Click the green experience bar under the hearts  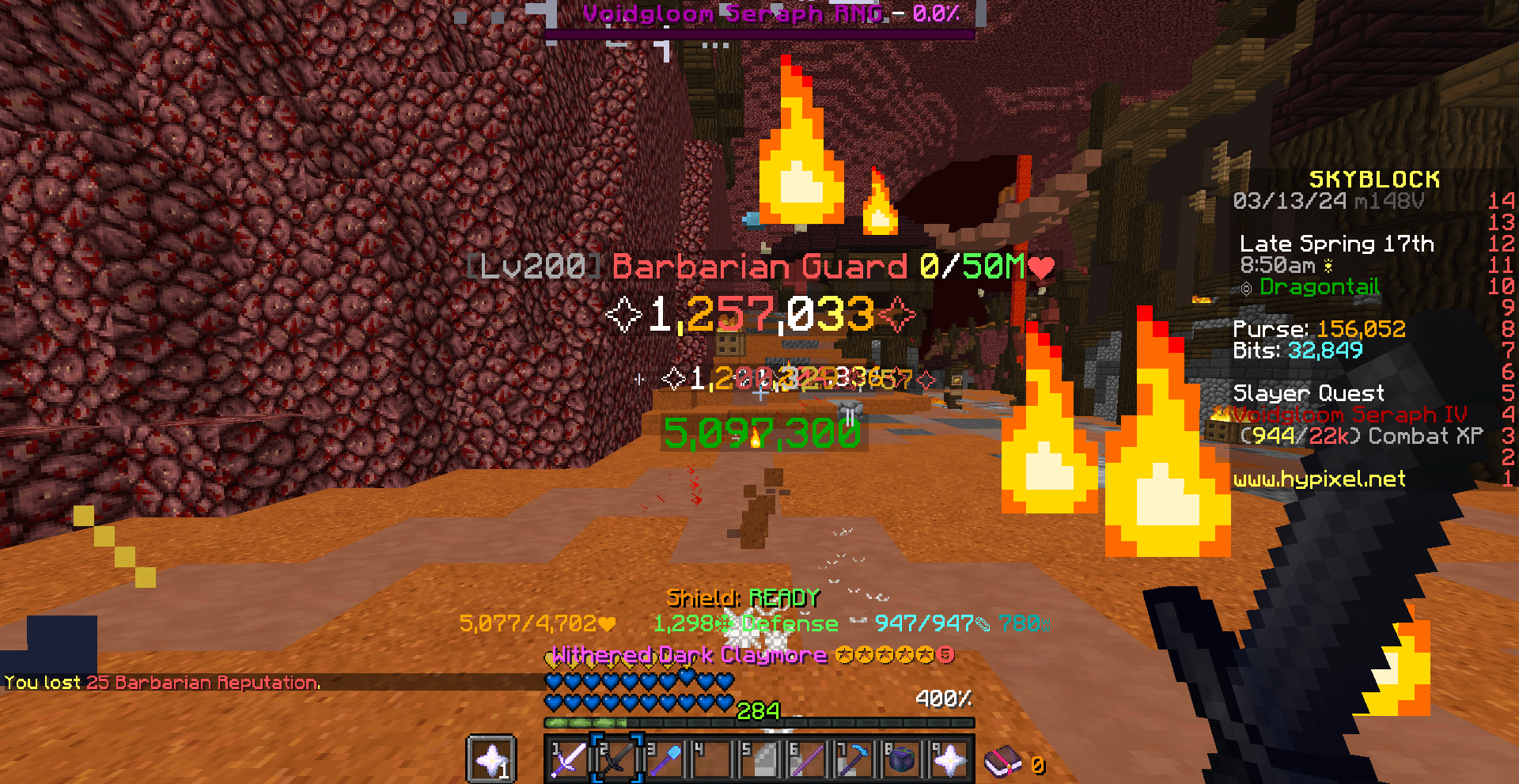758,722
